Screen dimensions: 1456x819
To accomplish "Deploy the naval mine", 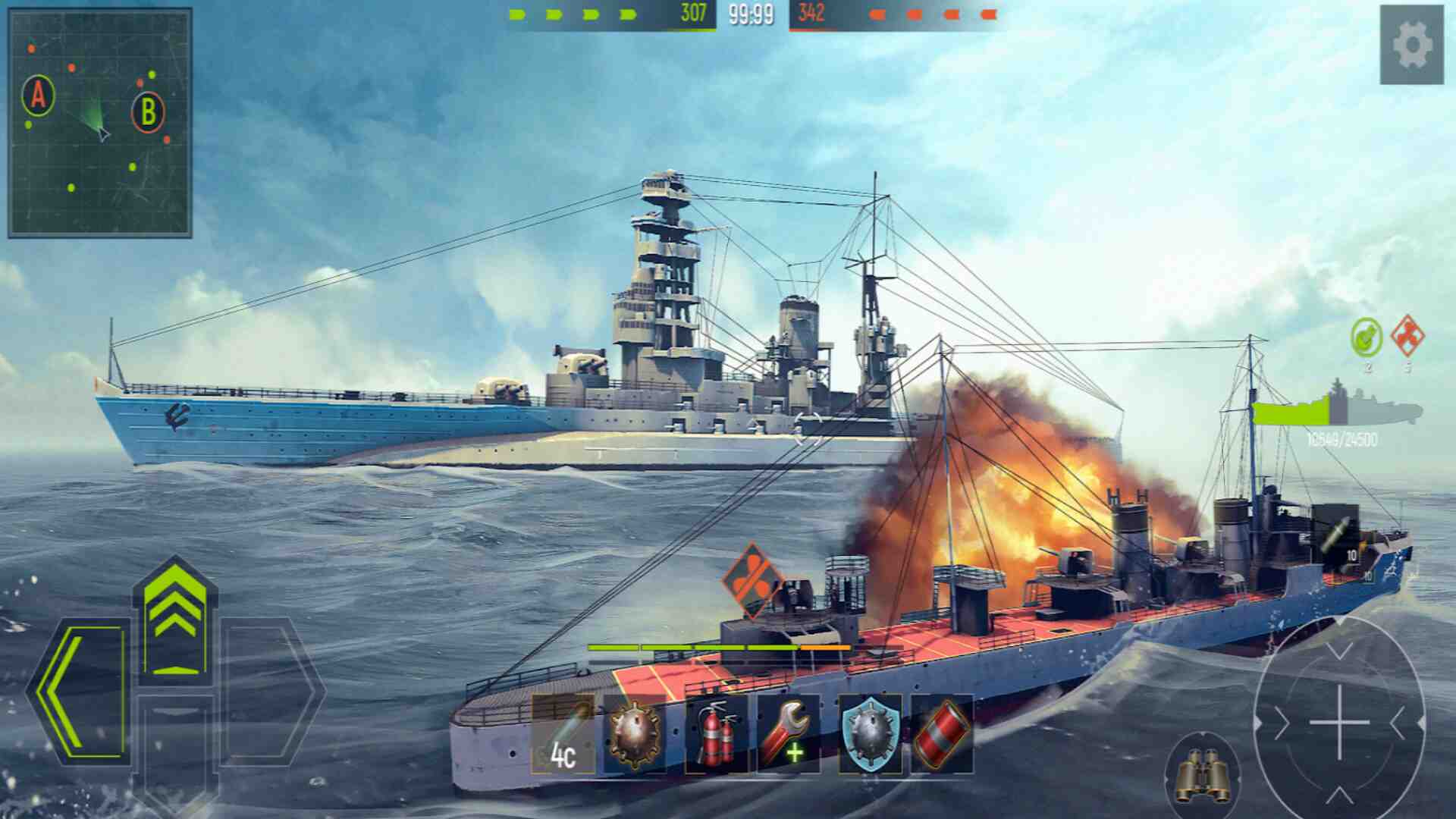I will pos(635,734).
